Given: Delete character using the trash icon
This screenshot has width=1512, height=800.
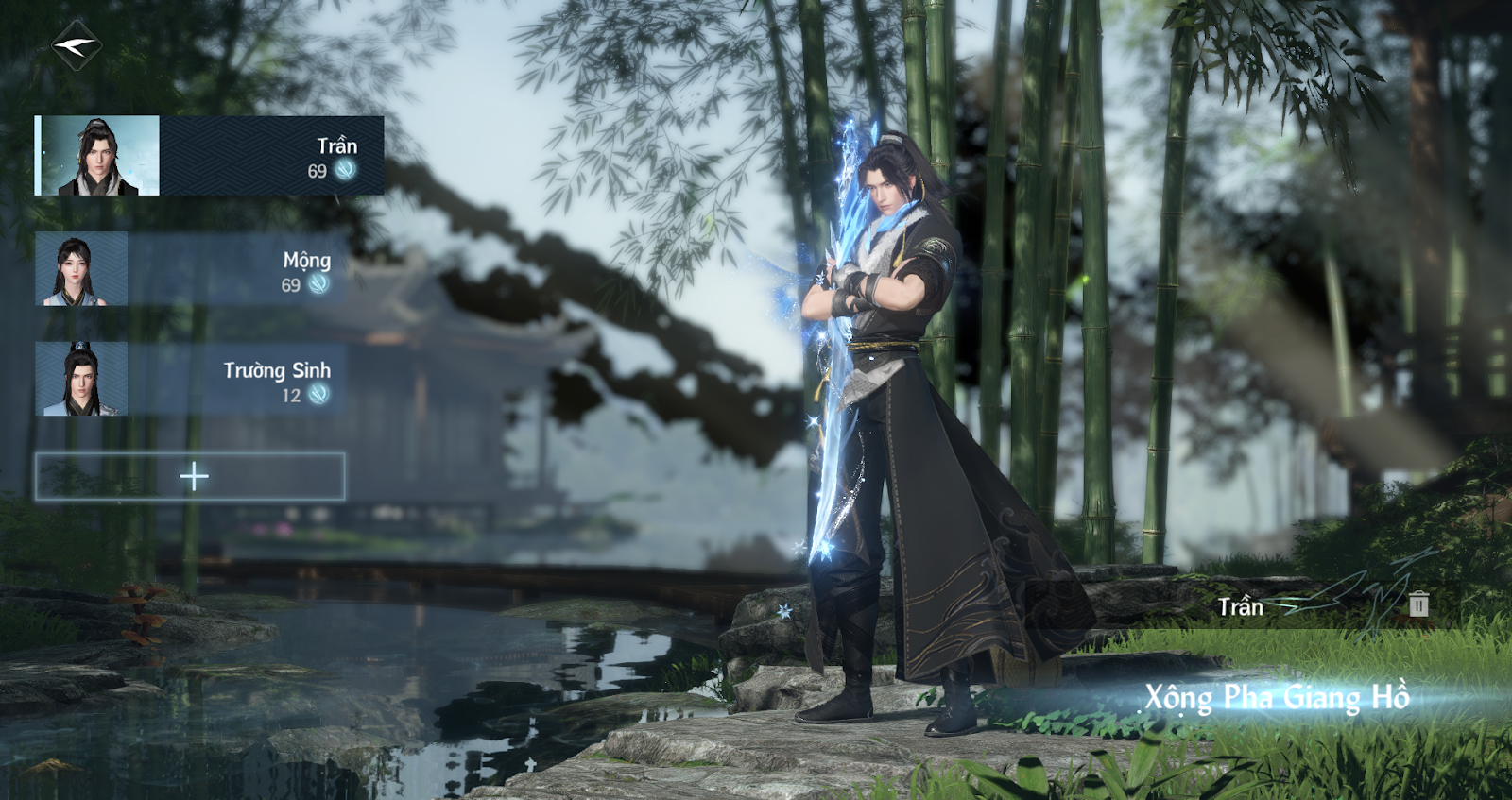Looking at the screenshot, I should coord(1418,604).
